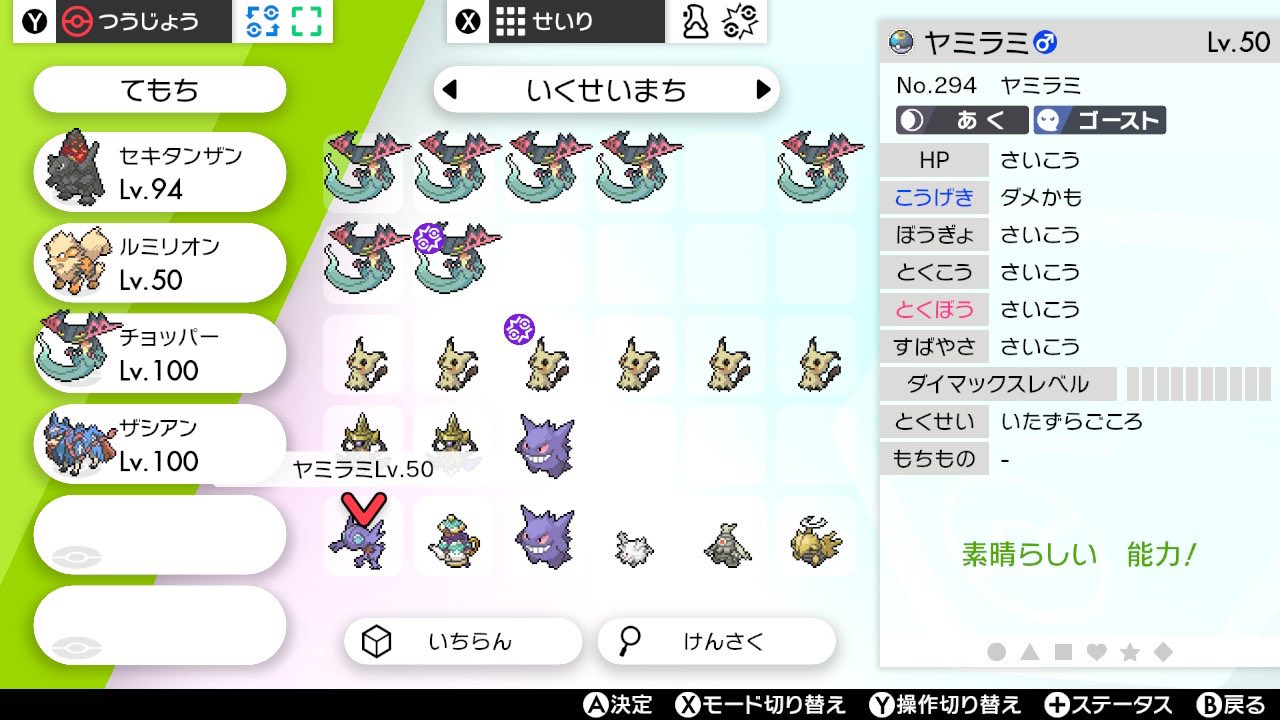Select the green multi-select brackets icon
This screenshot has height=720, width=1280.
pos(307,19)
